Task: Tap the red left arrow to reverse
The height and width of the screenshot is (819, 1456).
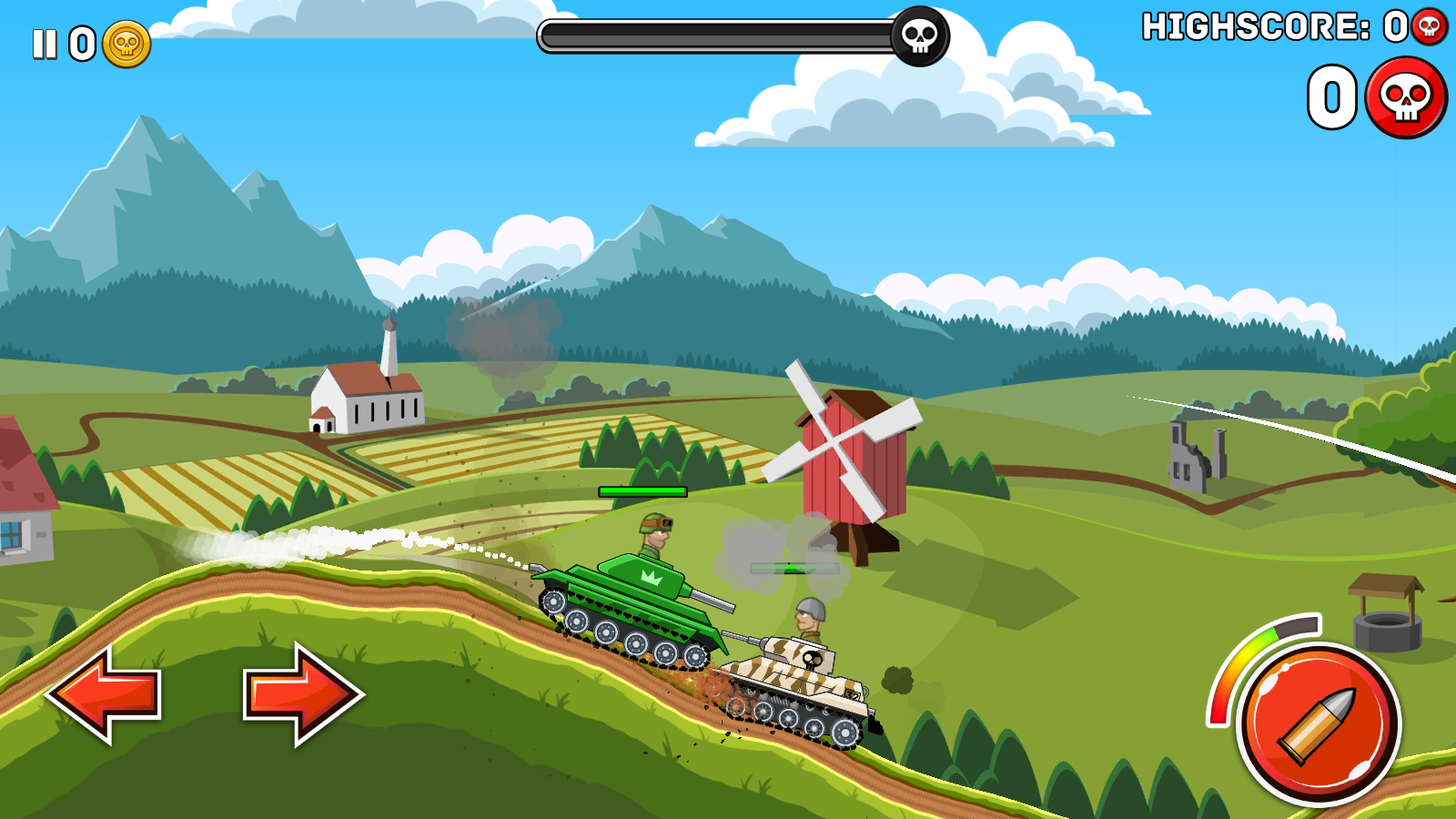Action: pyautogui.click(x=105, y=694)
